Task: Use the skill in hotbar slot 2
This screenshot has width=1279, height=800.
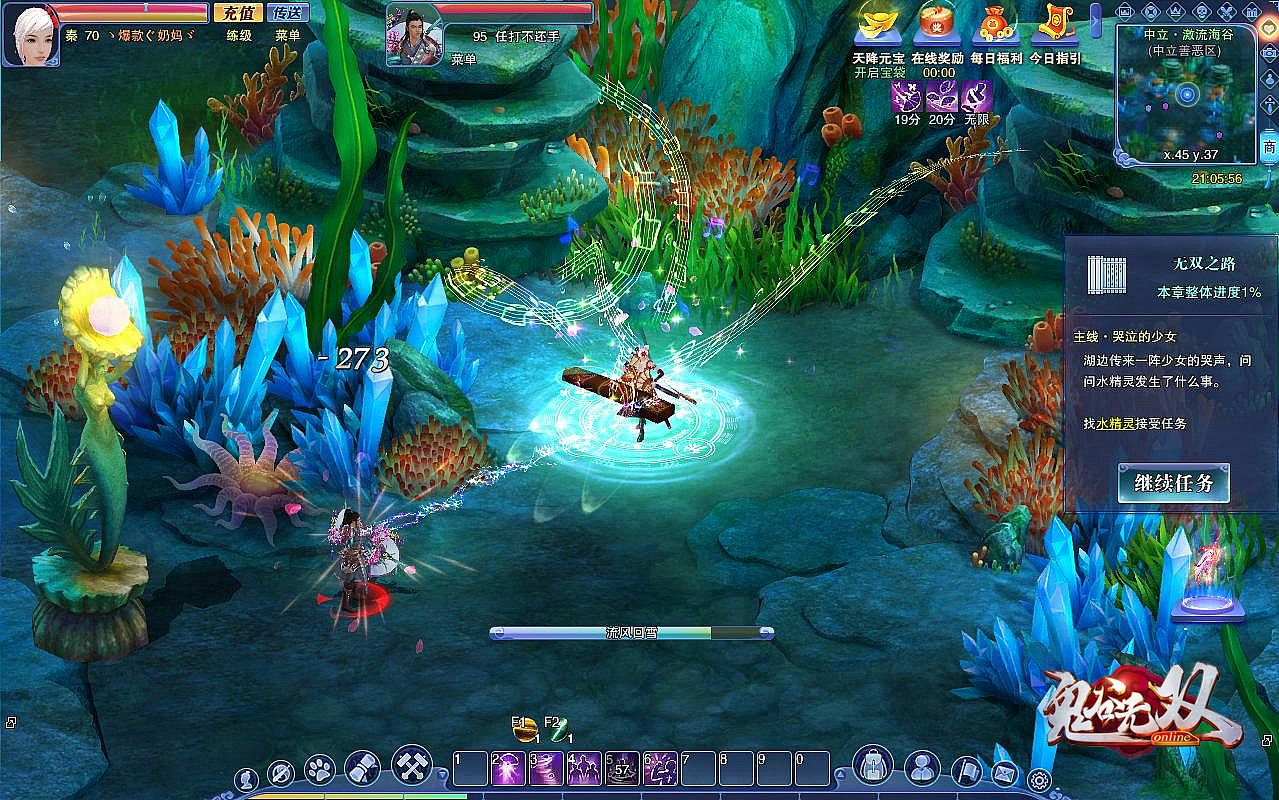Action: pyautogui.click(x=508, y=768)
